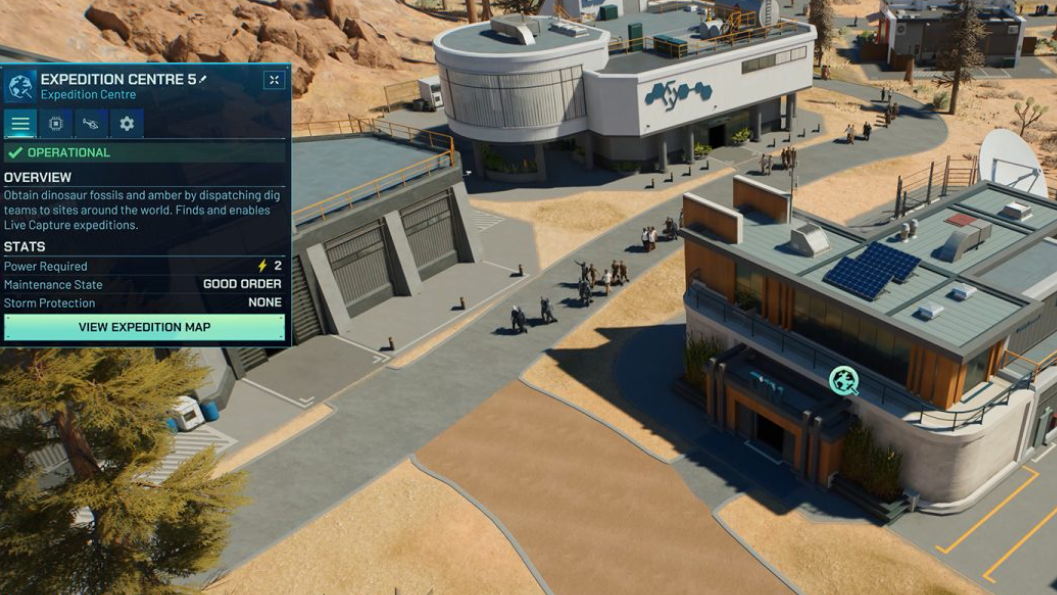Close the Expedition Centre 5 panel
The height and width of the screenshot is (595, 1057).
[x=274, y=80]
